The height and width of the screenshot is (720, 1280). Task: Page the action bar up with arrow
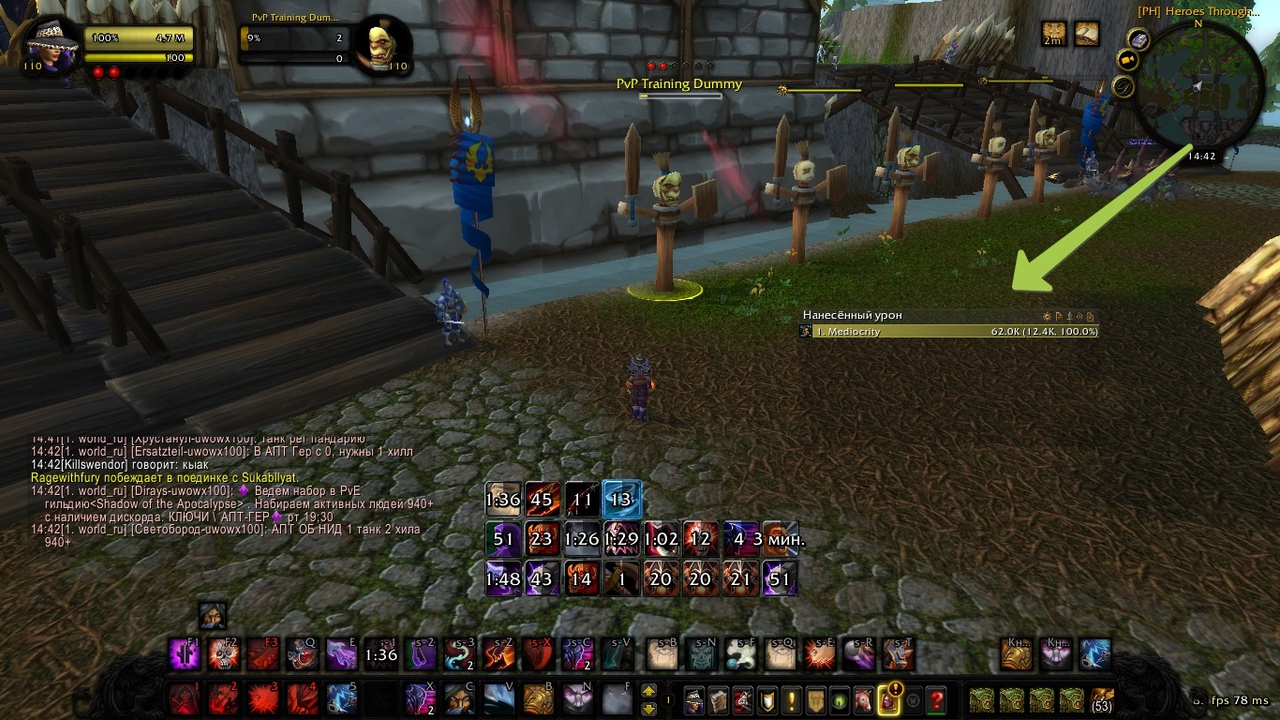(648, 691)
